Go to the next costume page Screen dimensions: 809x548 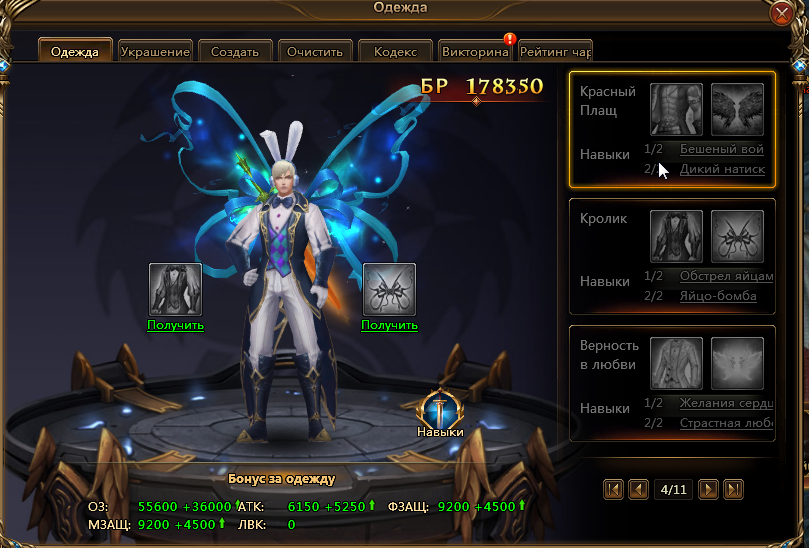(x=709, y=489)
